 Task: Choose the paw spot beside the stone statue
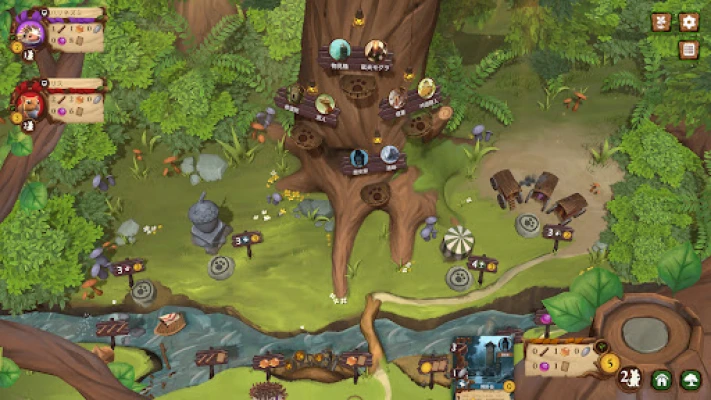[221, 266]
